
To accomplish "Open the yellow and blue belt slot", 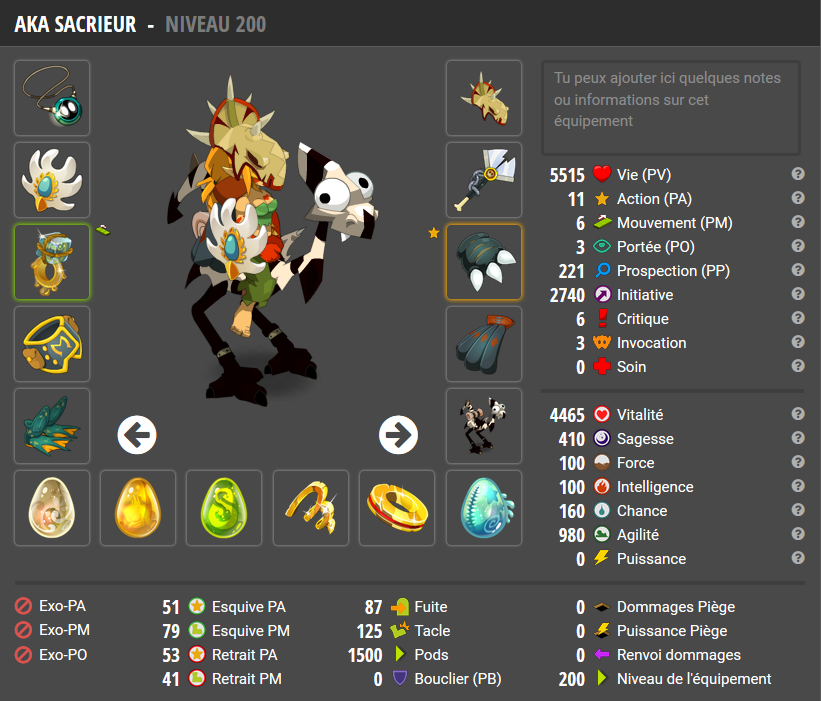I will click(52, 344).
